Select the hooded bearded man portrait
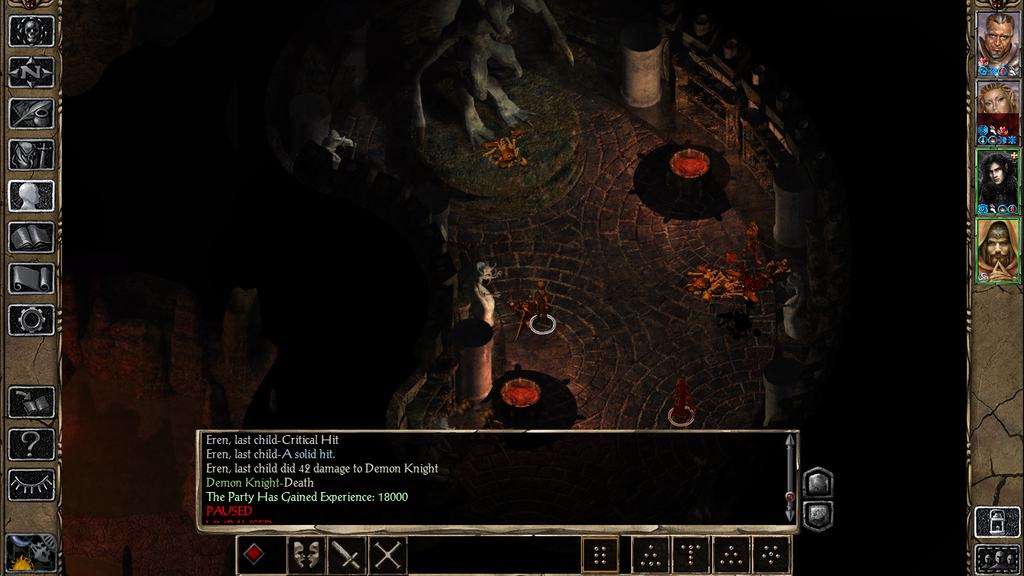1024x576 pixels. (x=997, y=248)
